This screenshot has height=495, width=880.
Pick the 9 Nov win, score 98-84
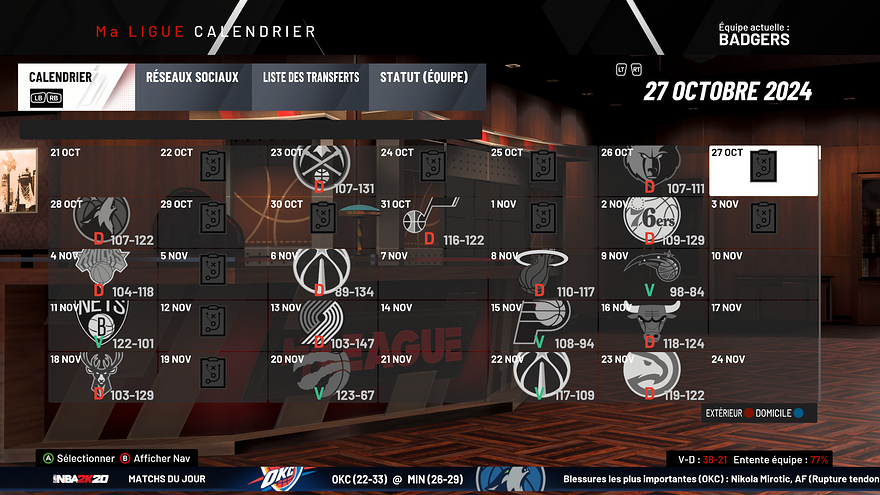[x=653, y=273]
